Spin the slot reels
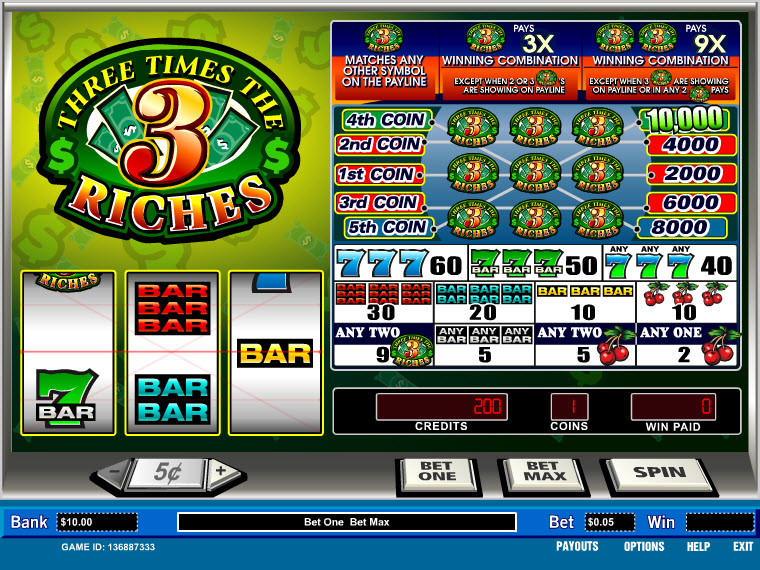 coord(660,473)
